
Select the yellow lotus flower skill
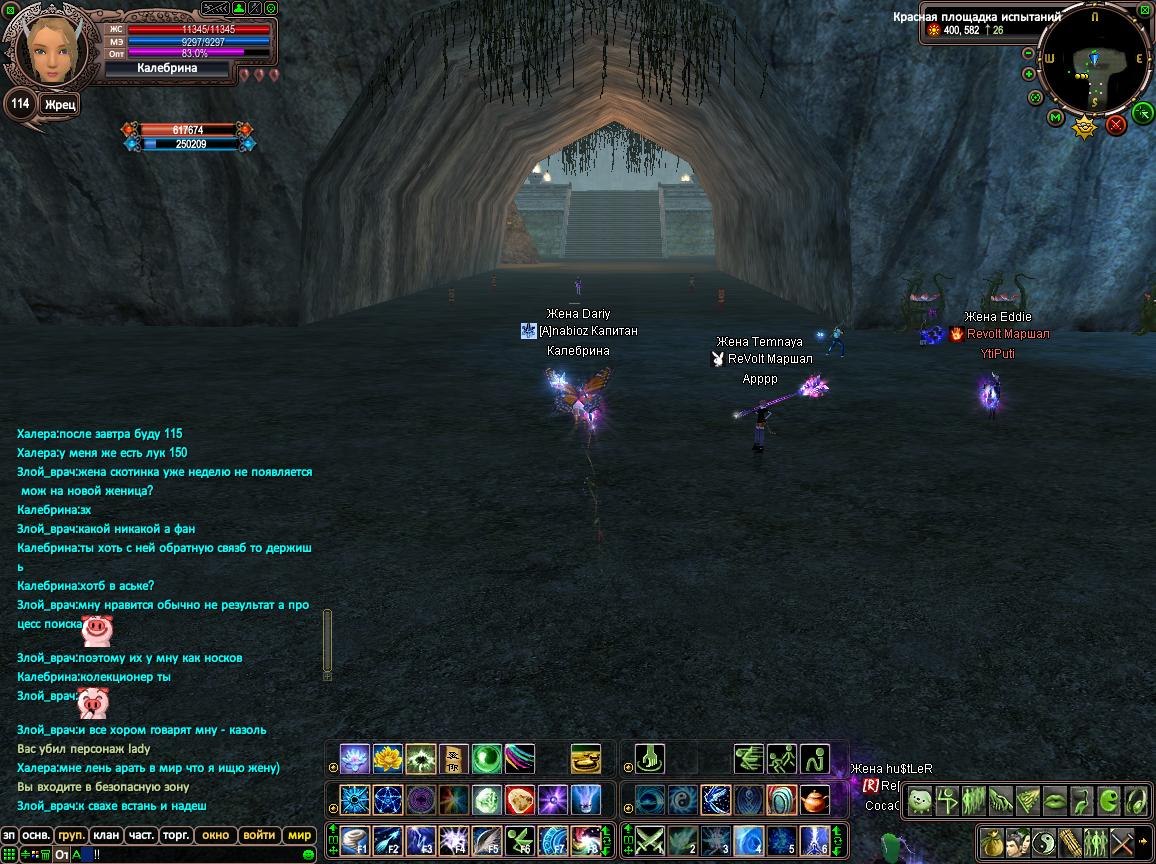point(388,759)
